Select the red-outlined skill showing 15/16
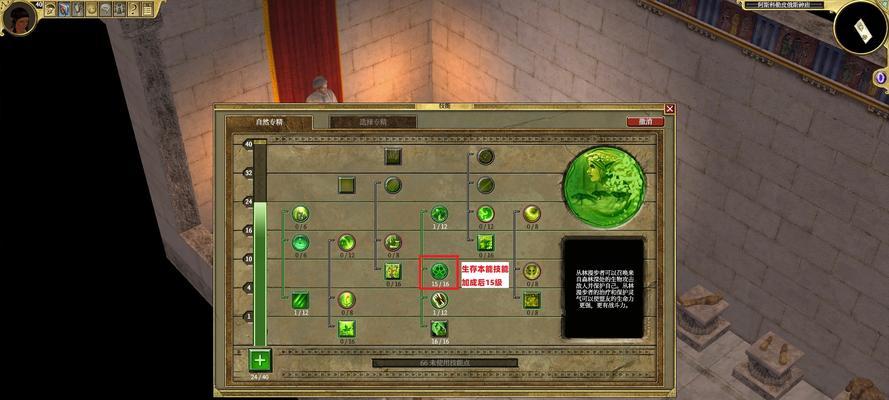This screenshot has width=889, height=400. (x=439, y=270)
